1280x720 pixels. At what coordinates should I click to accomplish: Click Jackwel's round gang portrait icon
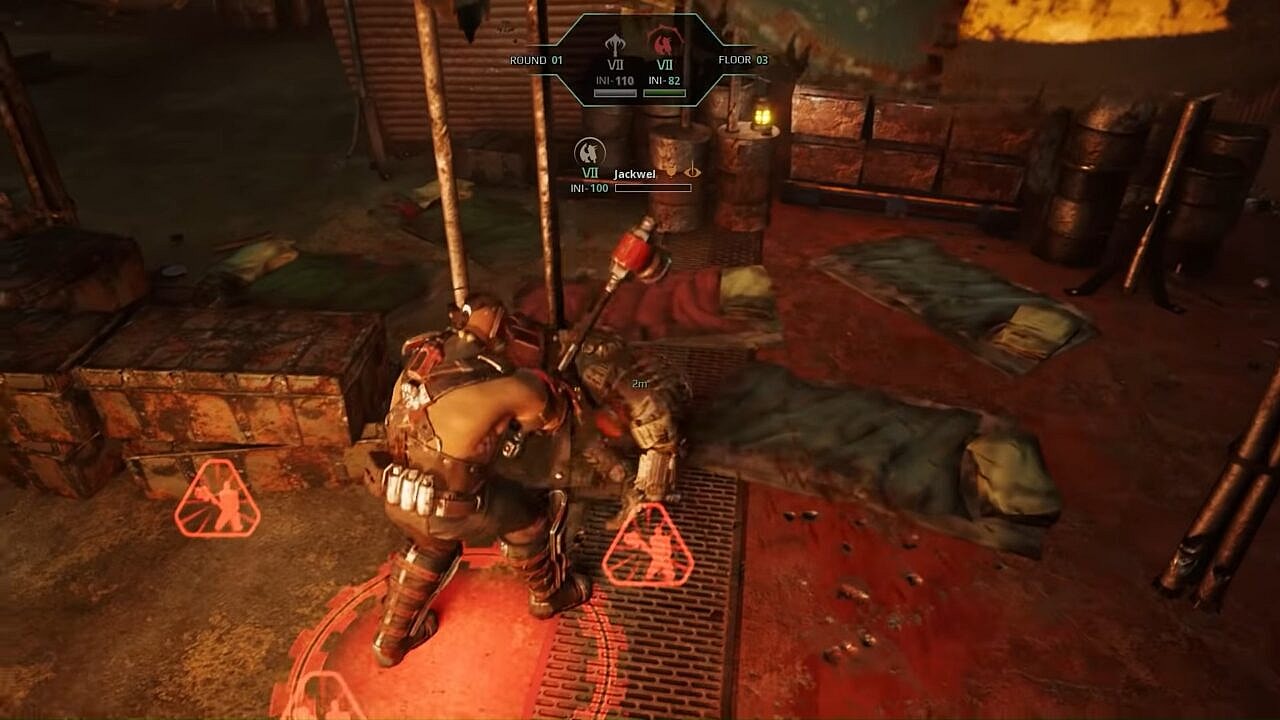pos(590,153)
